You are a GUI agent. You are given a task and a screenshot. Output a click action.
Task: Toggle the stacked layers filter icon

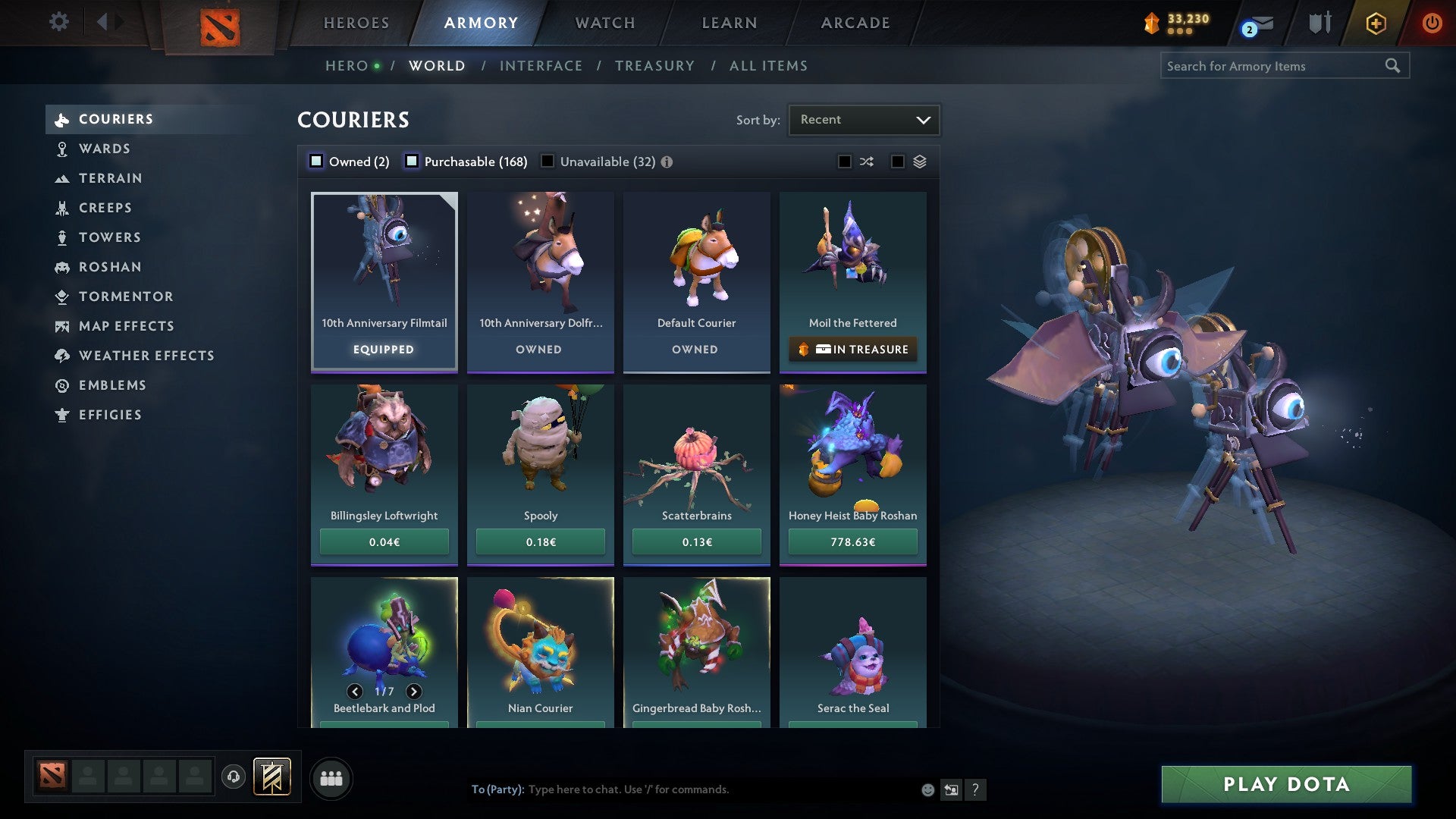coord(918,161)
